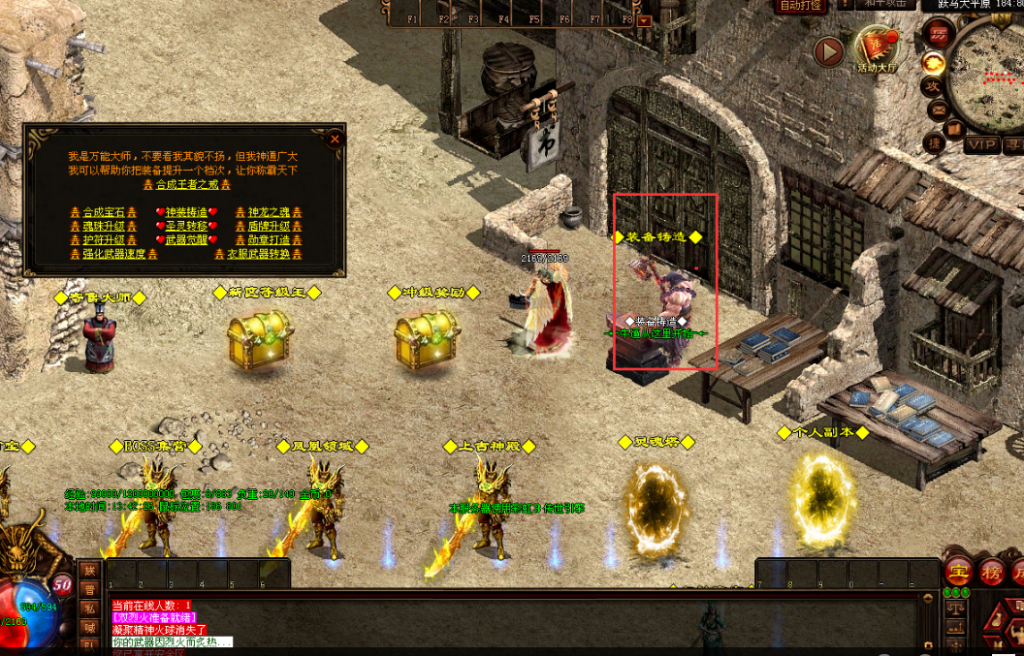Choose the 圣灵转移 option
This screenshot has height=656, width=1024.
click(x=187, y=226)
